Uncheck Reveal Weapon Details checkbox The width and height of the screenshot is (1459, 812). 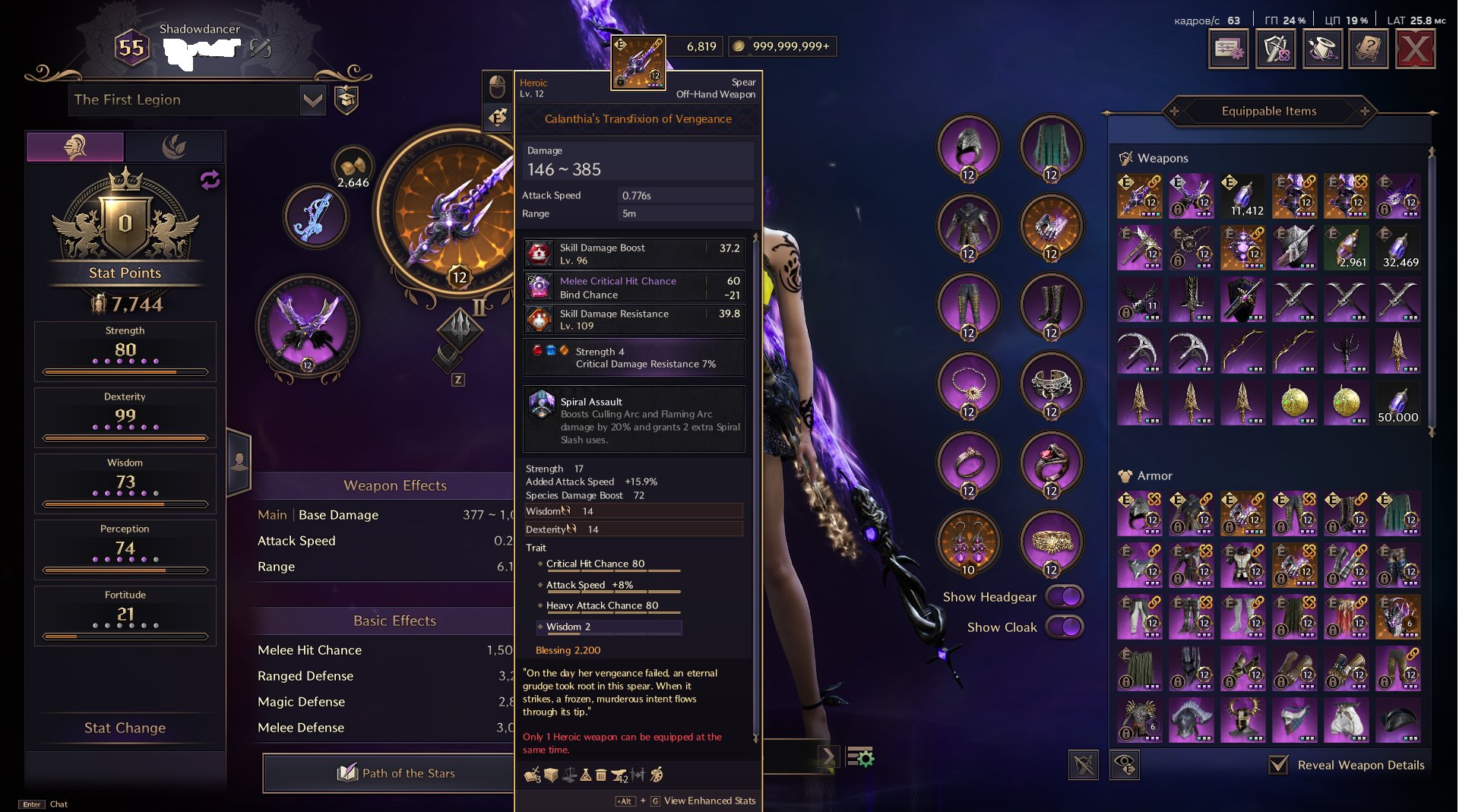pyautogui.click(x=1279, y=765)
